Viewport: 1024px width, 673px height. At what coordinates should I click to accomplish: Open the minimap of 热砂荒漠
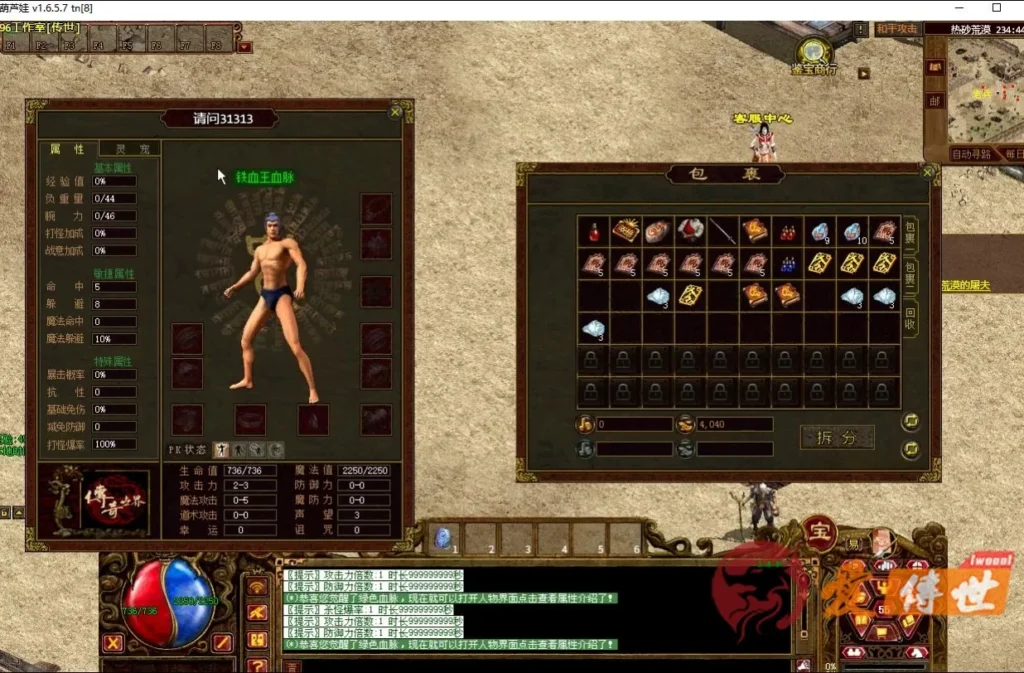pos(985,95)
